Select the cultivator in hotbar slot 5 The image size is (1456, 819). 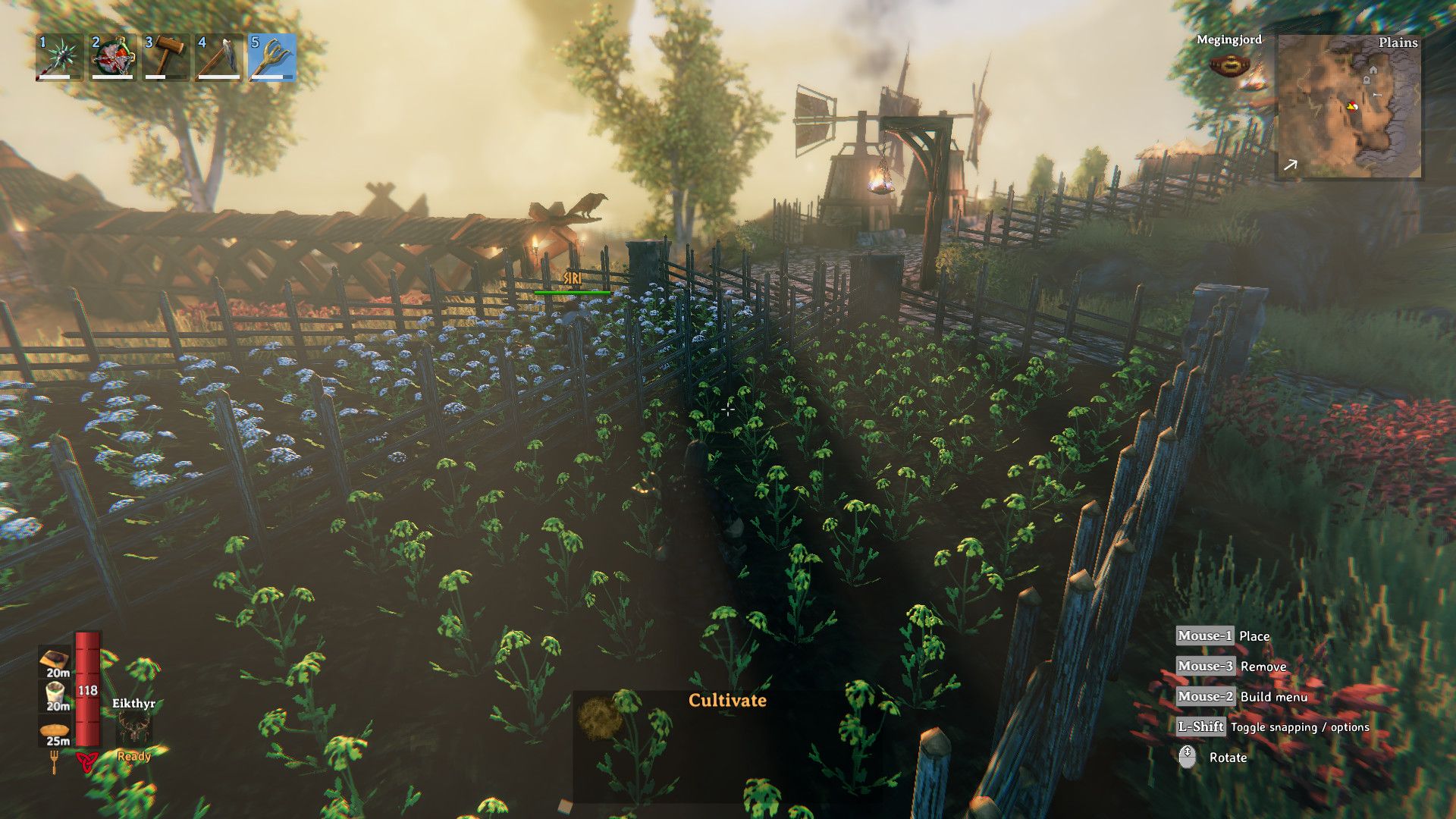point(275,59)
